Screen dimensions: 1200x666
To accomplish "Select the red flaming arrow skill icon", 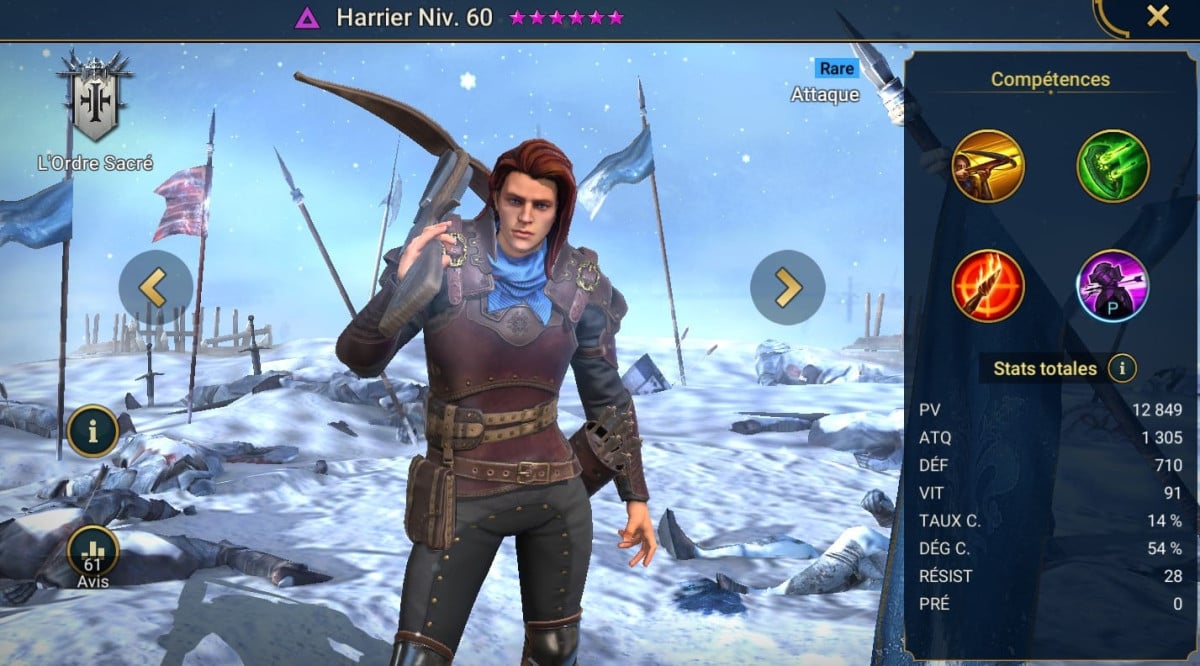I will [987, 285].
